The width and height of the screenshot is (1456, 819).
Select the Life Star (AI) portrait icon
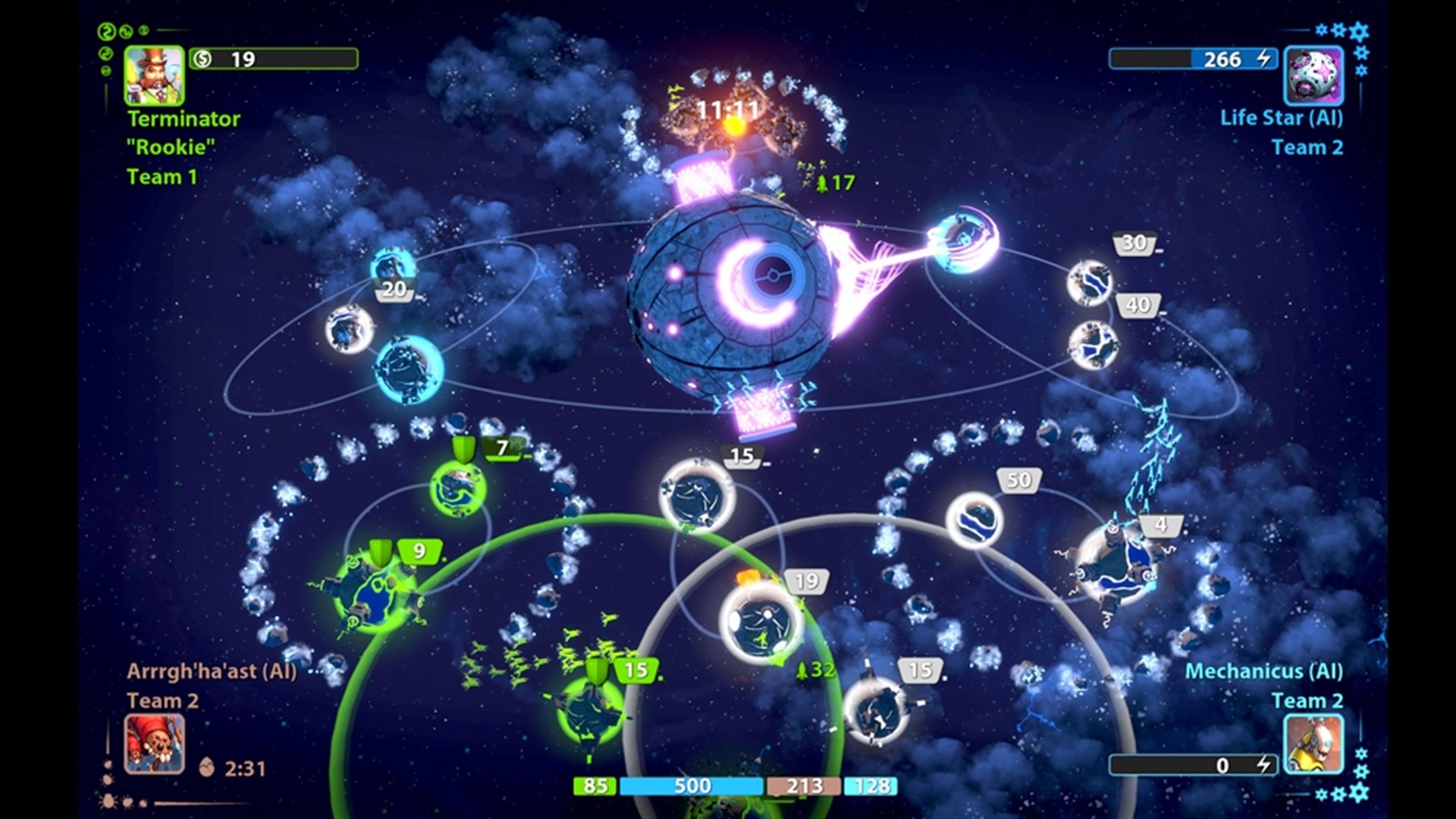1312,76
